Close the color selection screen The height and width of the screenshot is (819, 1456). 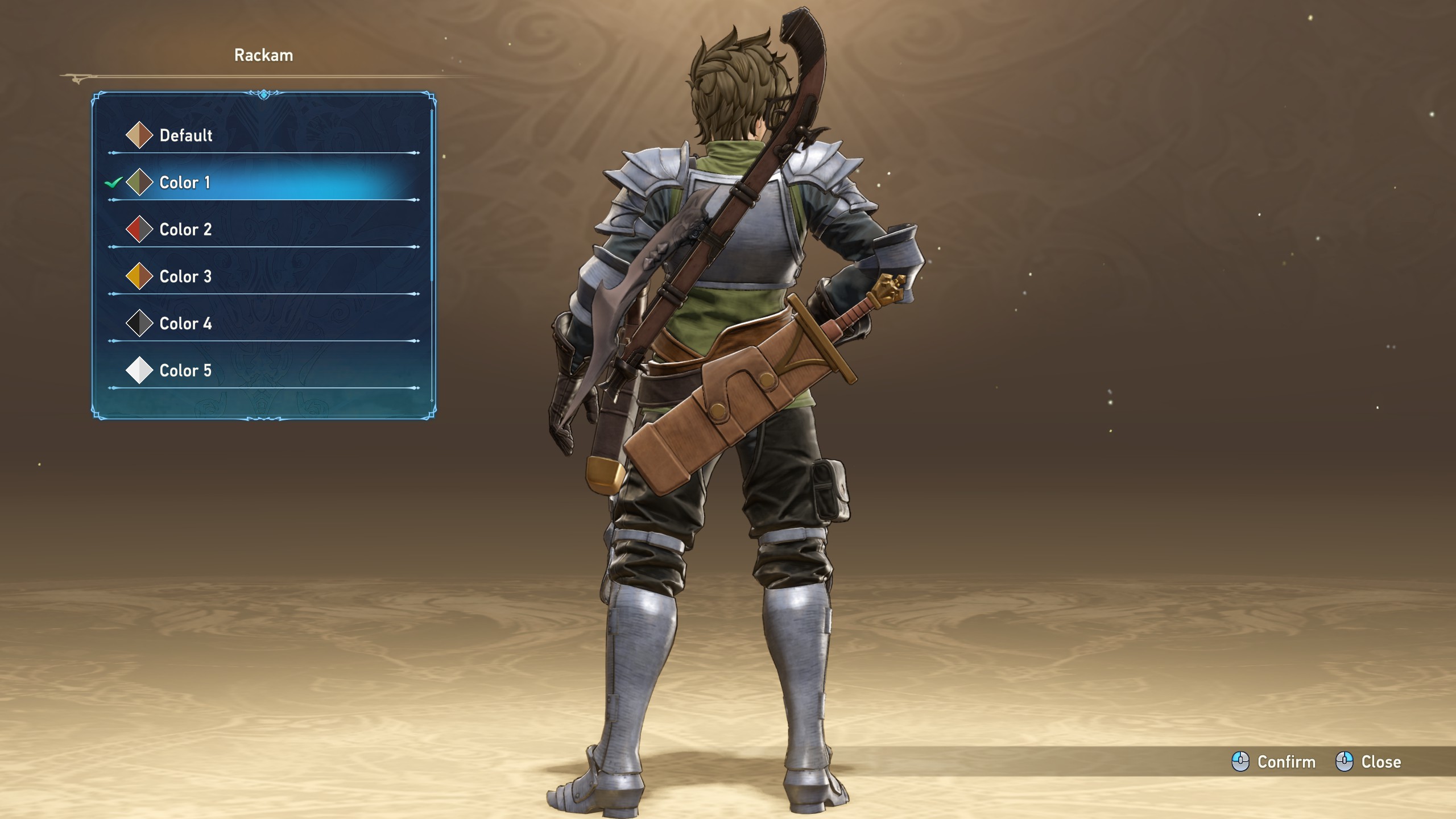(x=1368, y=762)
